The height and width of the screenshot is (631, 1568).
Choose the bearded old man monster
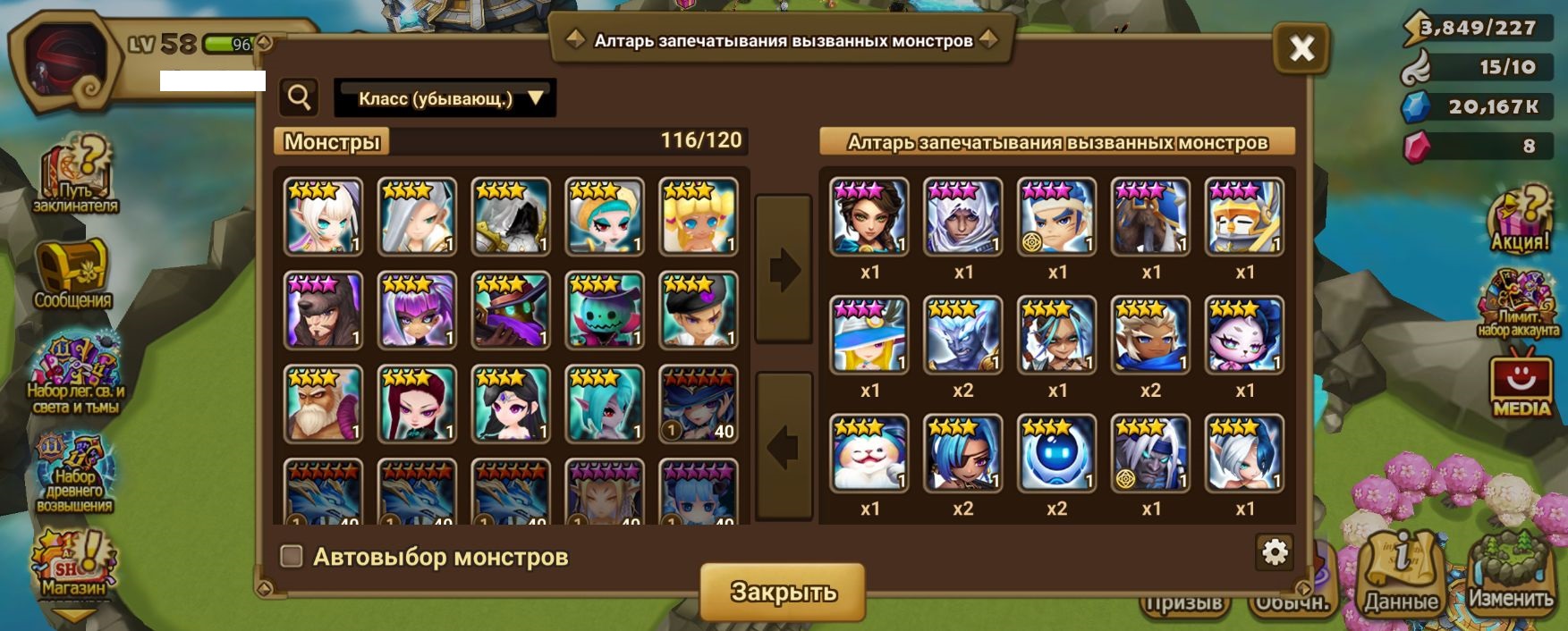pos(324,403)
